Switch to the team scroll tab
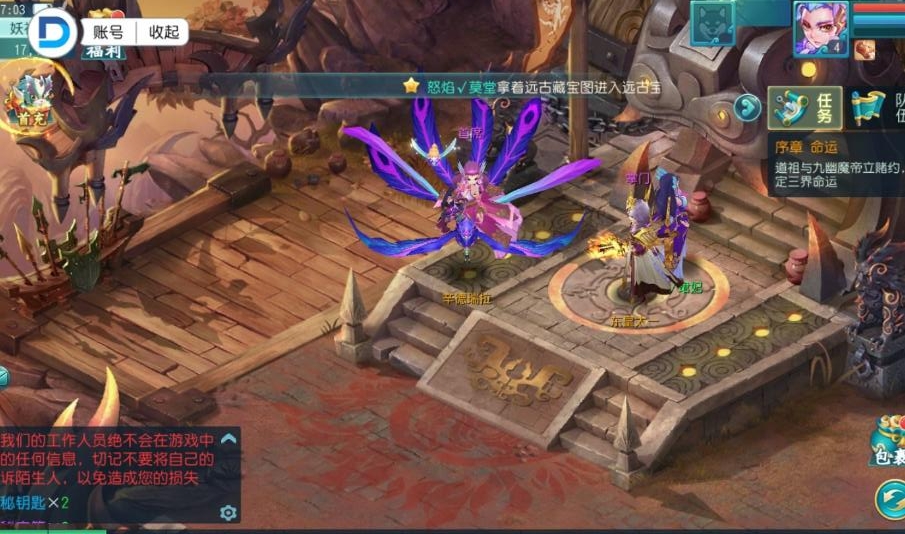905x534 pixels. [880, 108]
